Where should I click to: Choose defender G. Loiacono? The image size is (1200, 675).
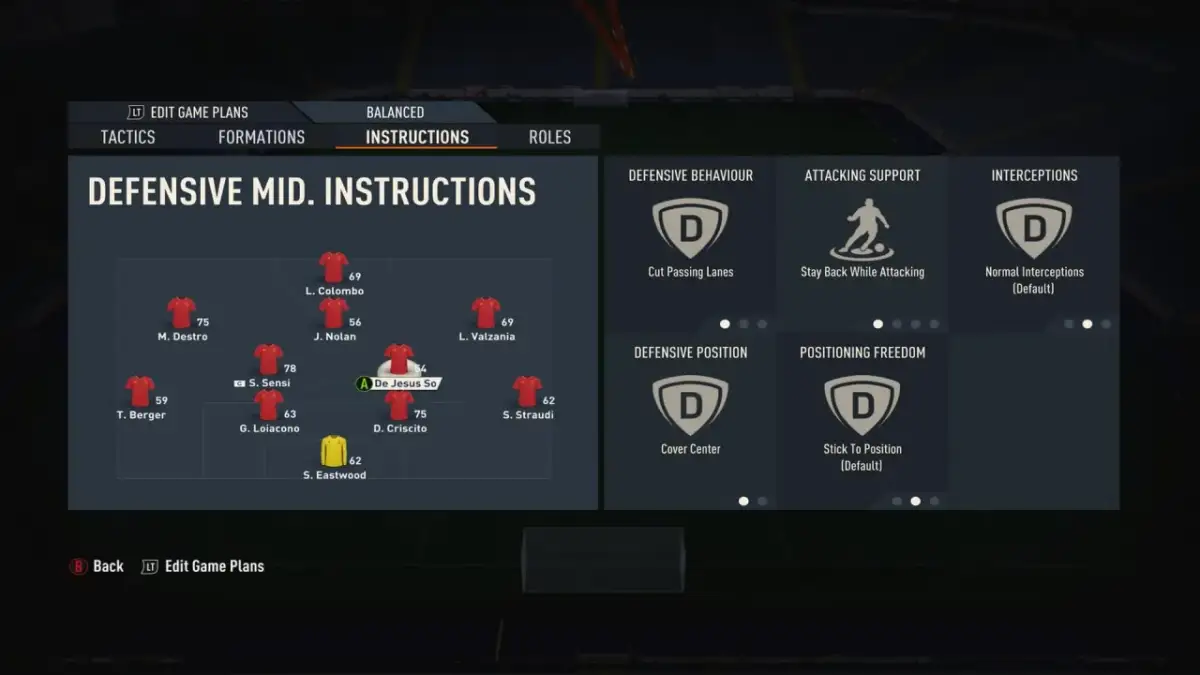[x=268, y=405]
